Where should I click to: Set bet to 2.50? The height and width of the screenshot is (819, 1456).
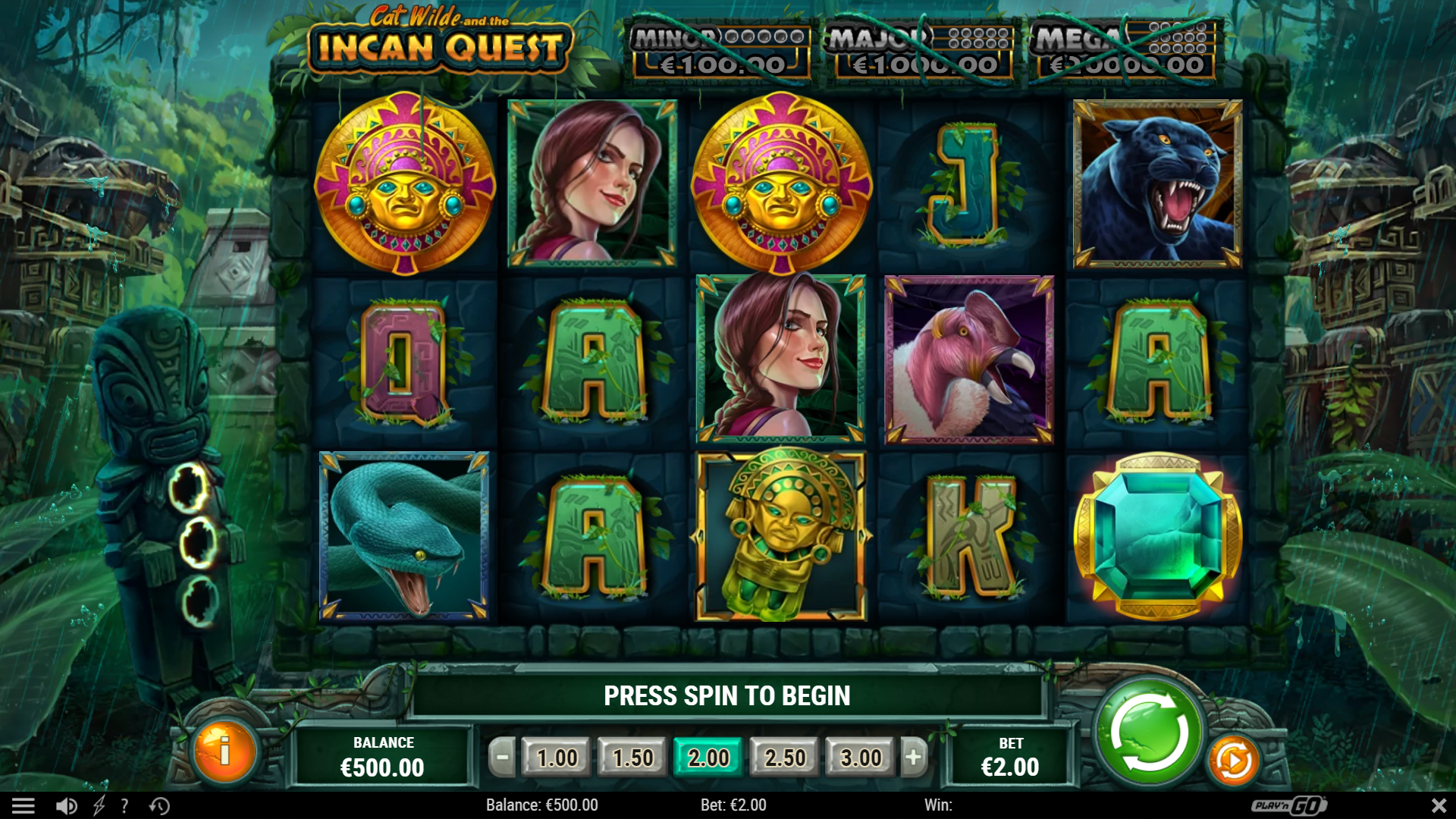click(785, 757)
